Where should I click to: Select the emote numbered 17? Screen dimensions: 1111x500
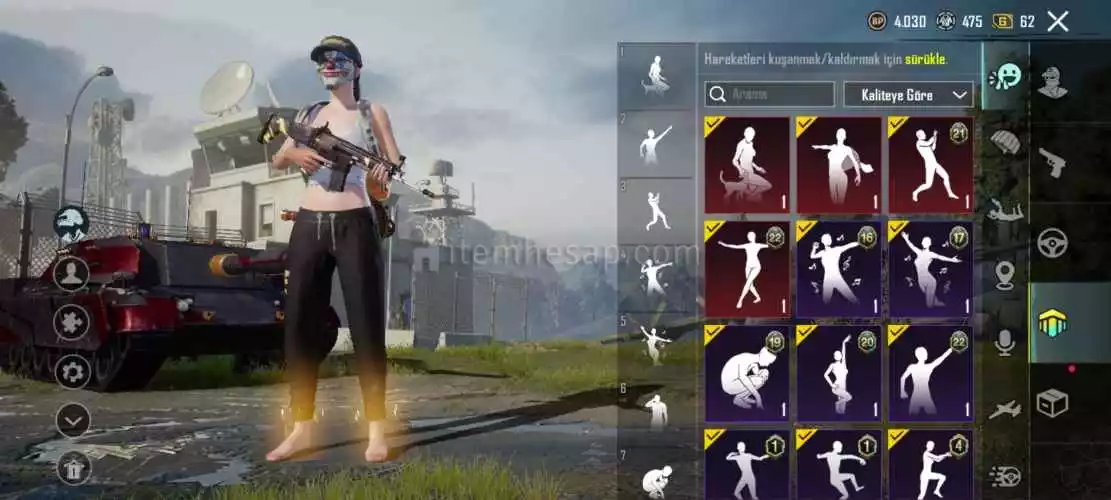pyautogui.click(x=930, y=269)
